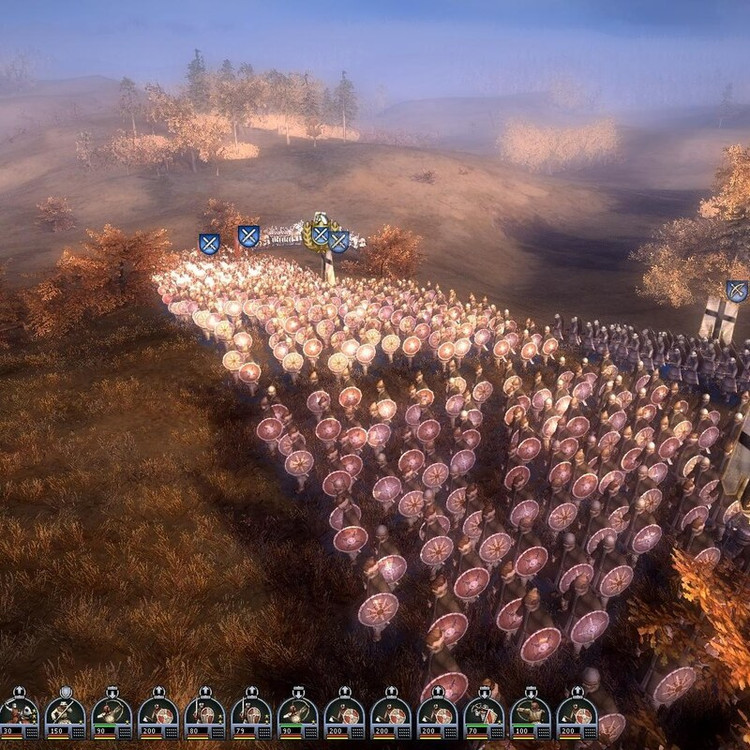The width and height of the screenshot is (750, 750).
Task: Choose the unit card showing 150 soldiers
Action: pos(65,714)
